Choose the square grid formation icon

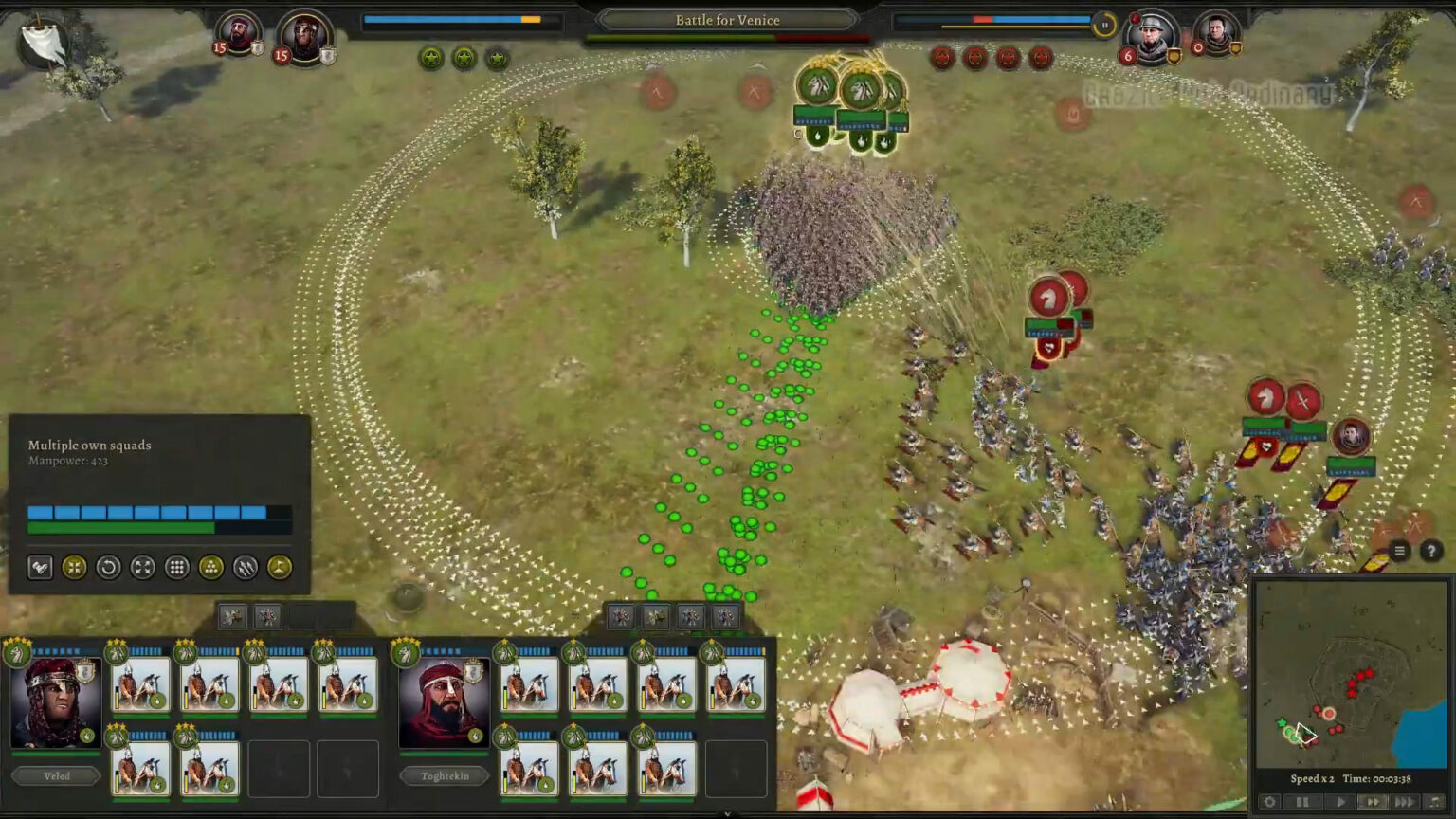(x=178, y=567)
